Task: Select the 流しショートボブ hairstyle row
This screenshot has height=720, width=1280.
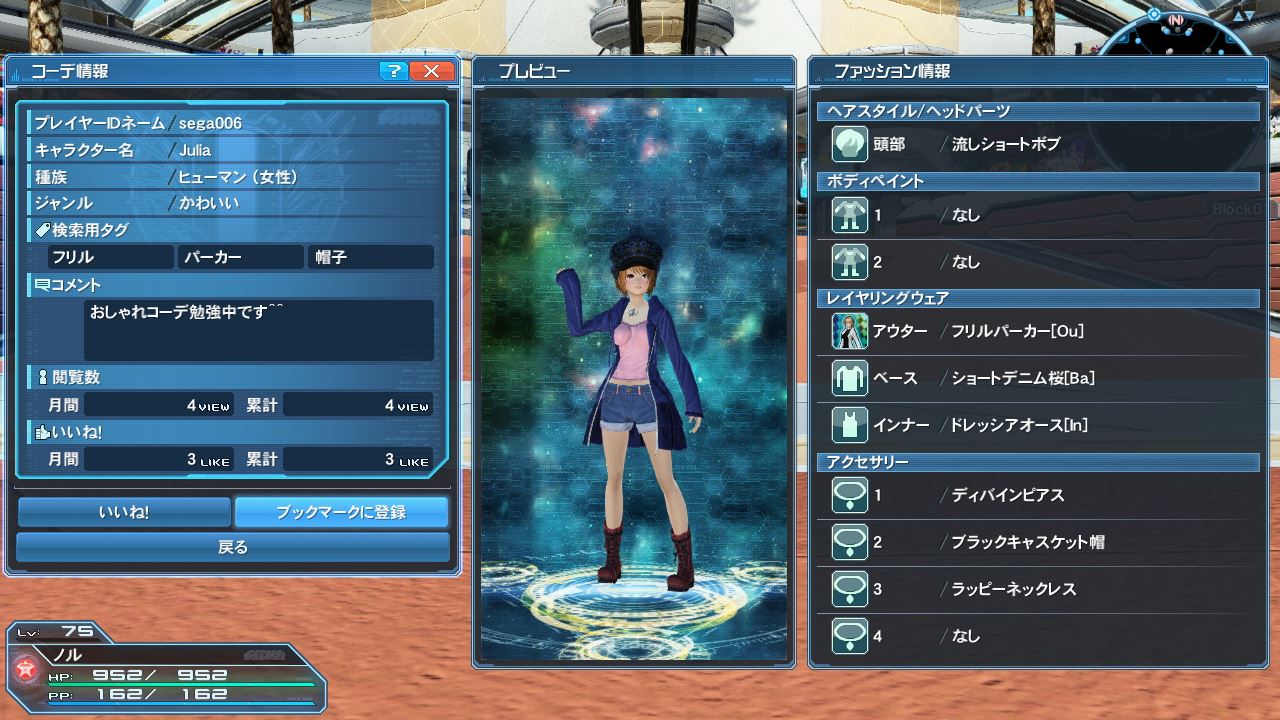Action: point(1040,144)
